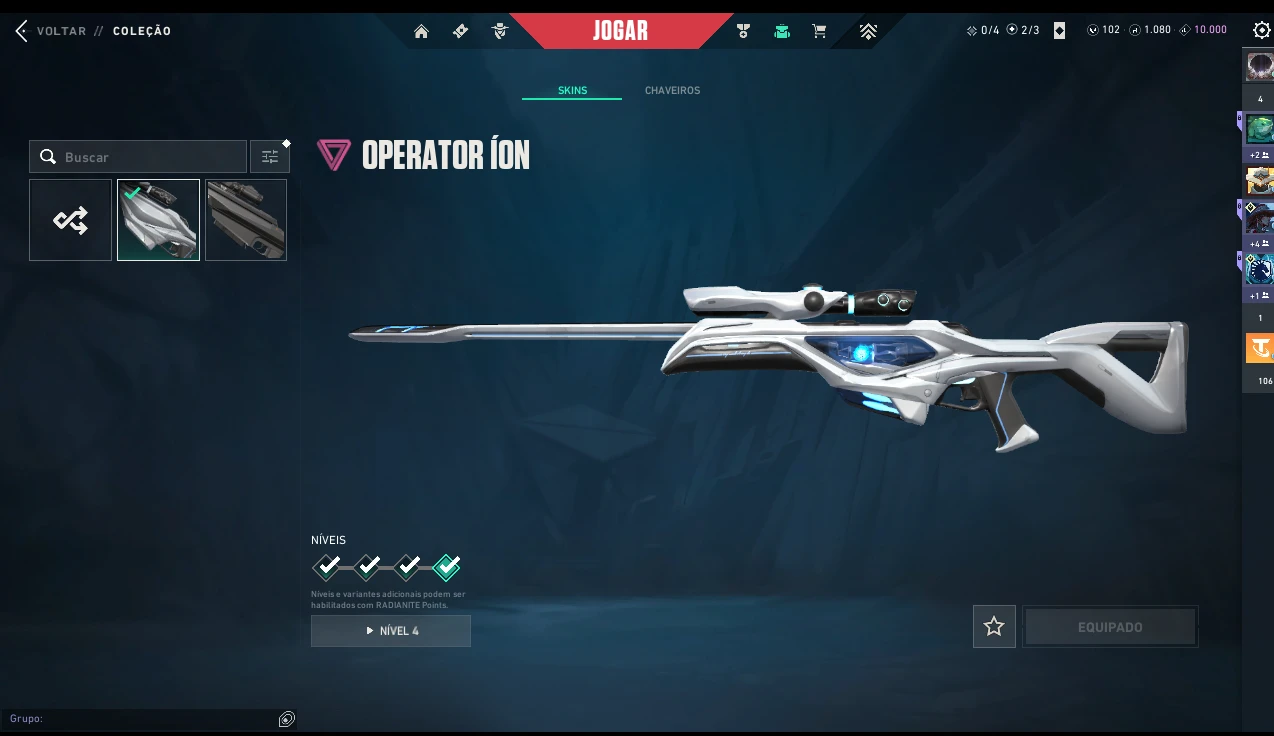The image size is (1274, 736).
Task: Open the skin filter options button
Action: pos(270,157)
